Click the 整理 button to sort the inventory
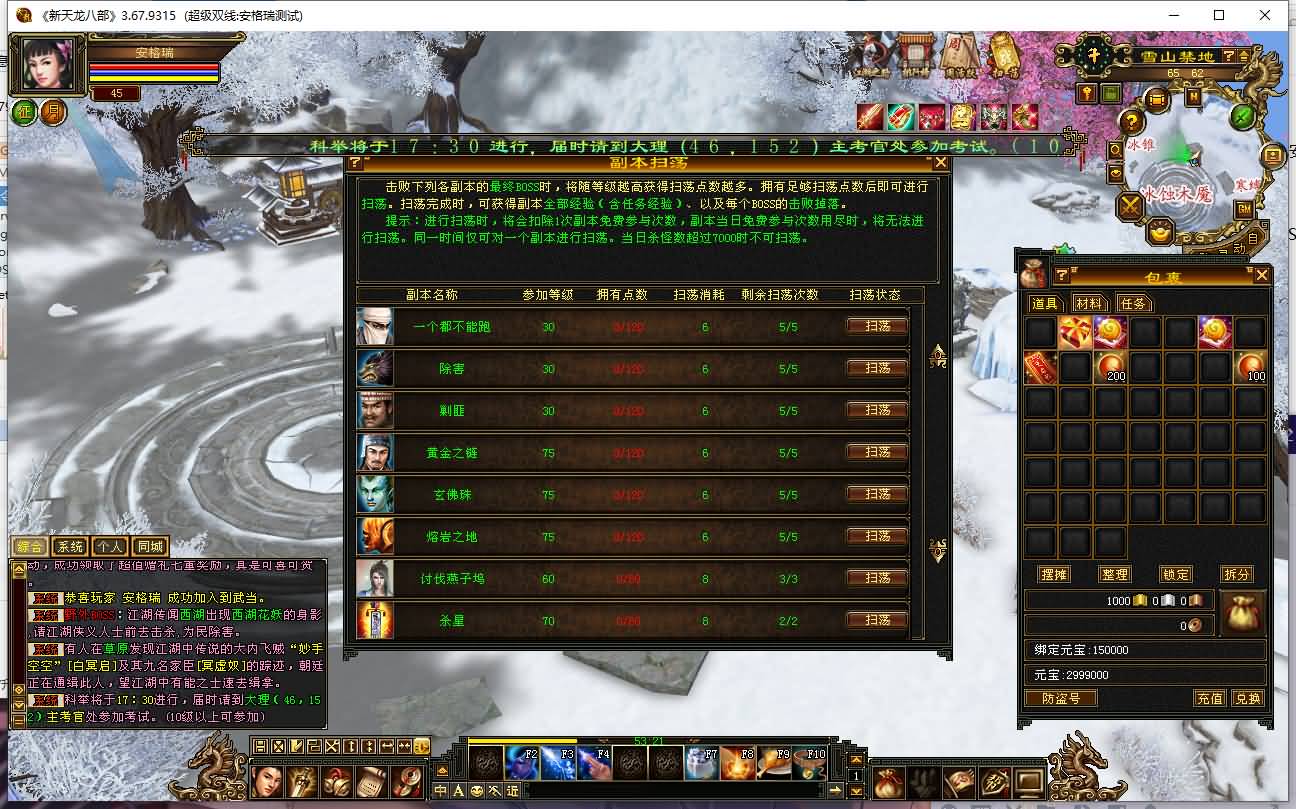This screenshot has height=809, width=1296. pyautogui.click(x=1115, y=573)
